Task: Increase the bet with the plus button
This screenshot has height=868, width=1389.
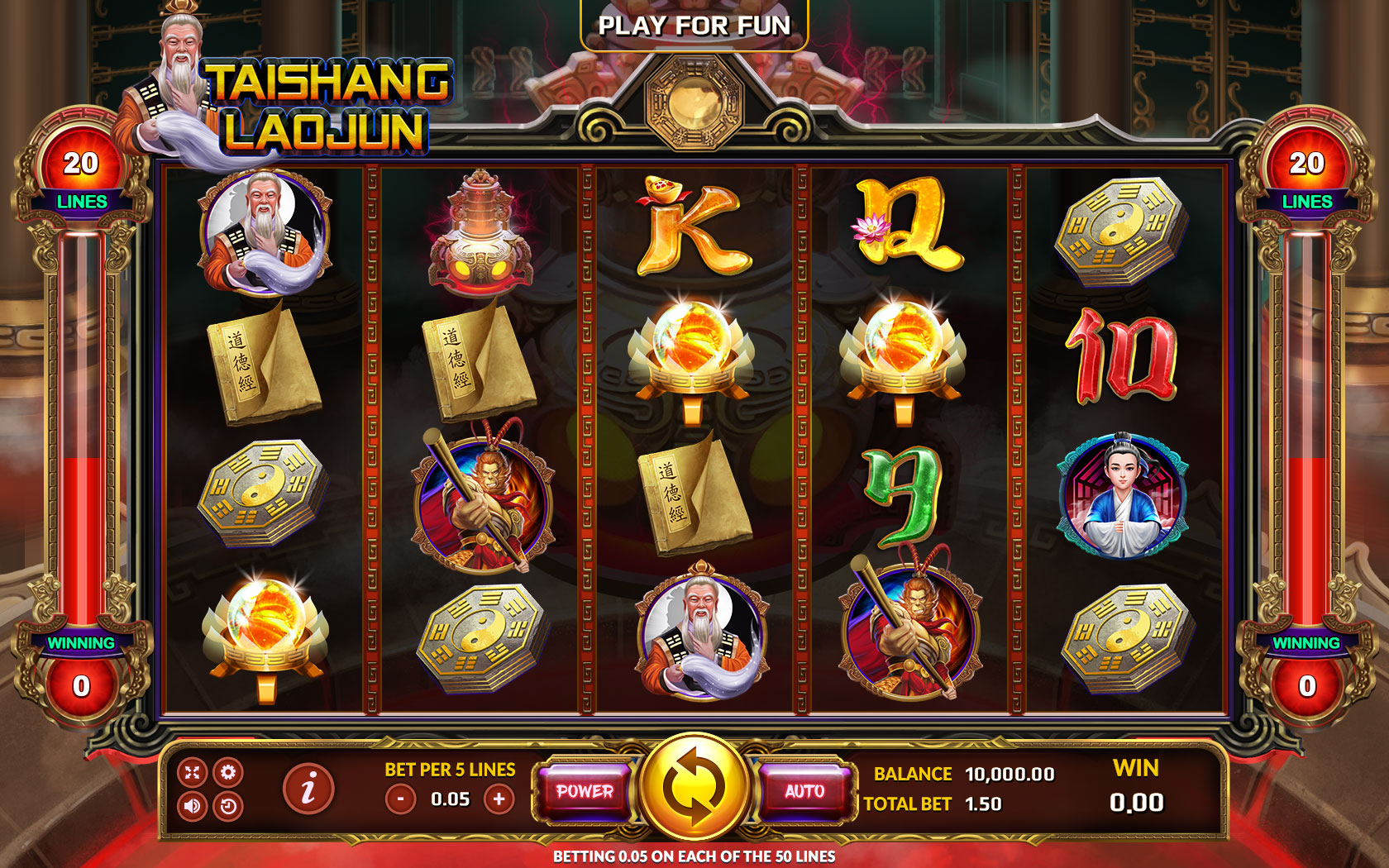Action: coord(500,799)
